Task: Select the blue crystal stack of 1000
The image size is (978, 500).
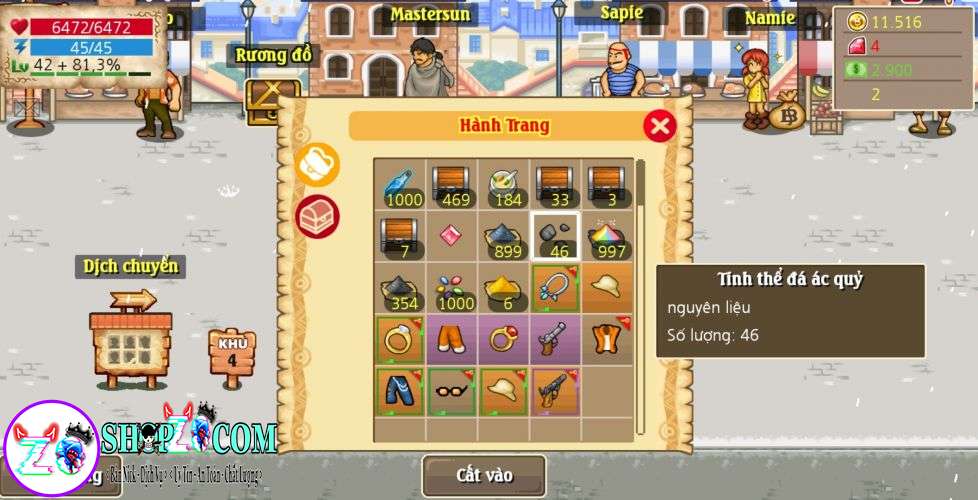Action: tap(400, 185)
